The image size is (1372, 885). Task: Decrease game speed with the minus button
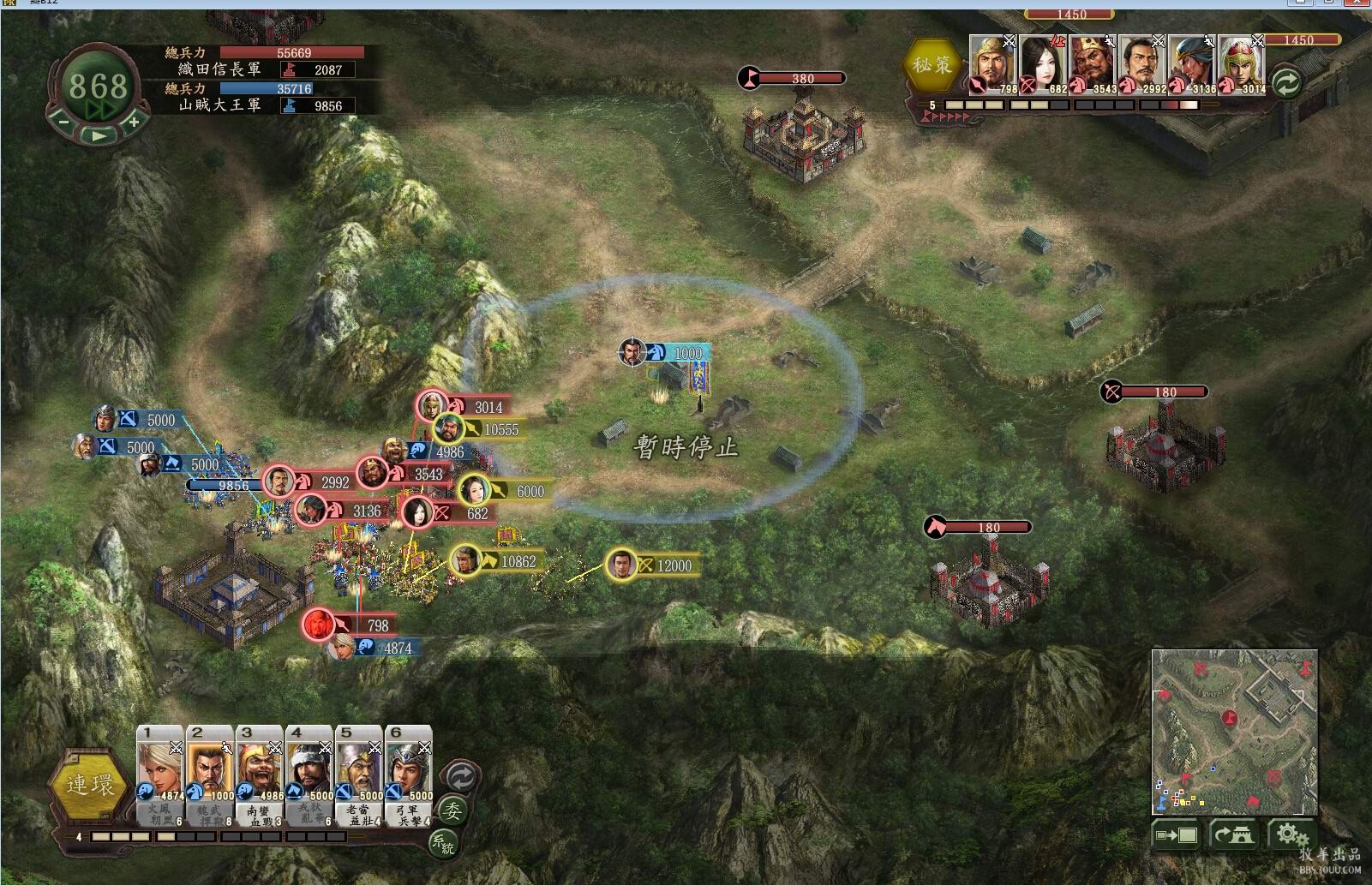point(63,122)
